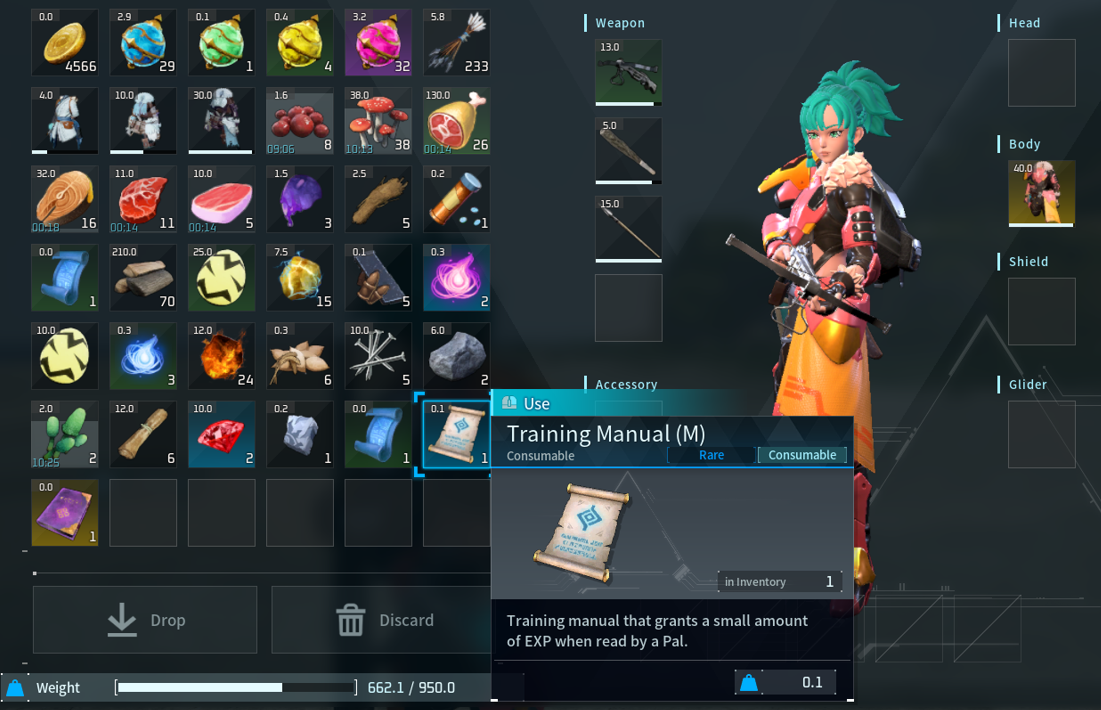The width and height of the screenshot is (1101, 710).
Task: Select the arrows bundle slot
Action: (x=456, y=42)
